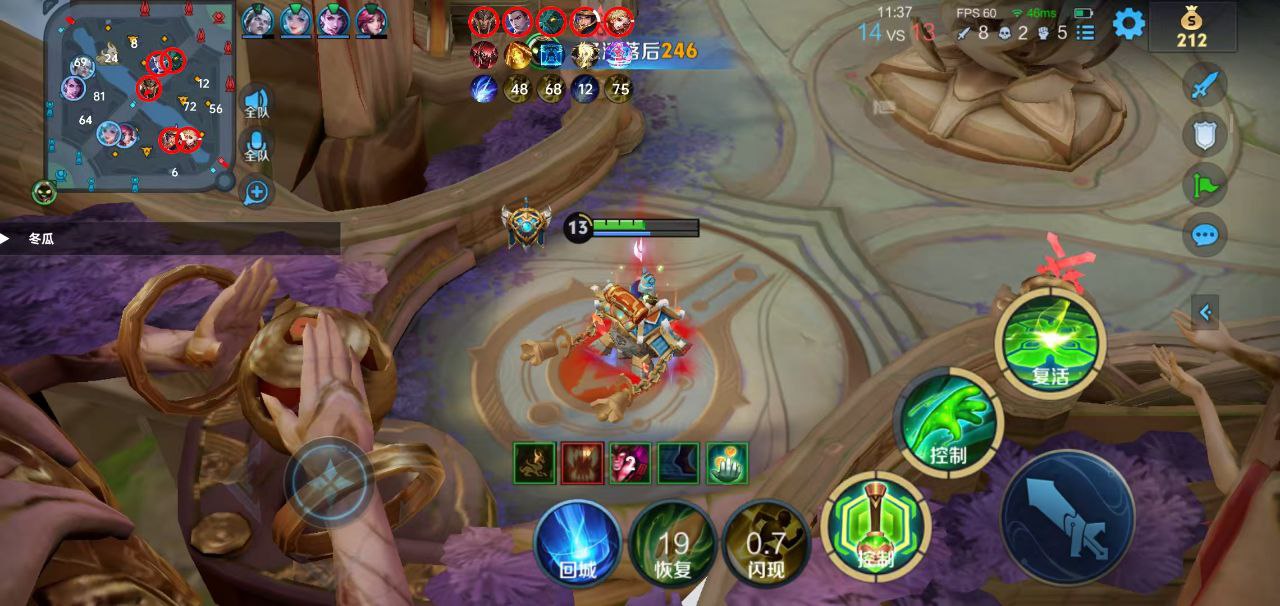The width and height of the screenshot is (1280, 606).
Task: Tap the basic attack sword button
Action: pyautogui.click(x=1068, y=516)
